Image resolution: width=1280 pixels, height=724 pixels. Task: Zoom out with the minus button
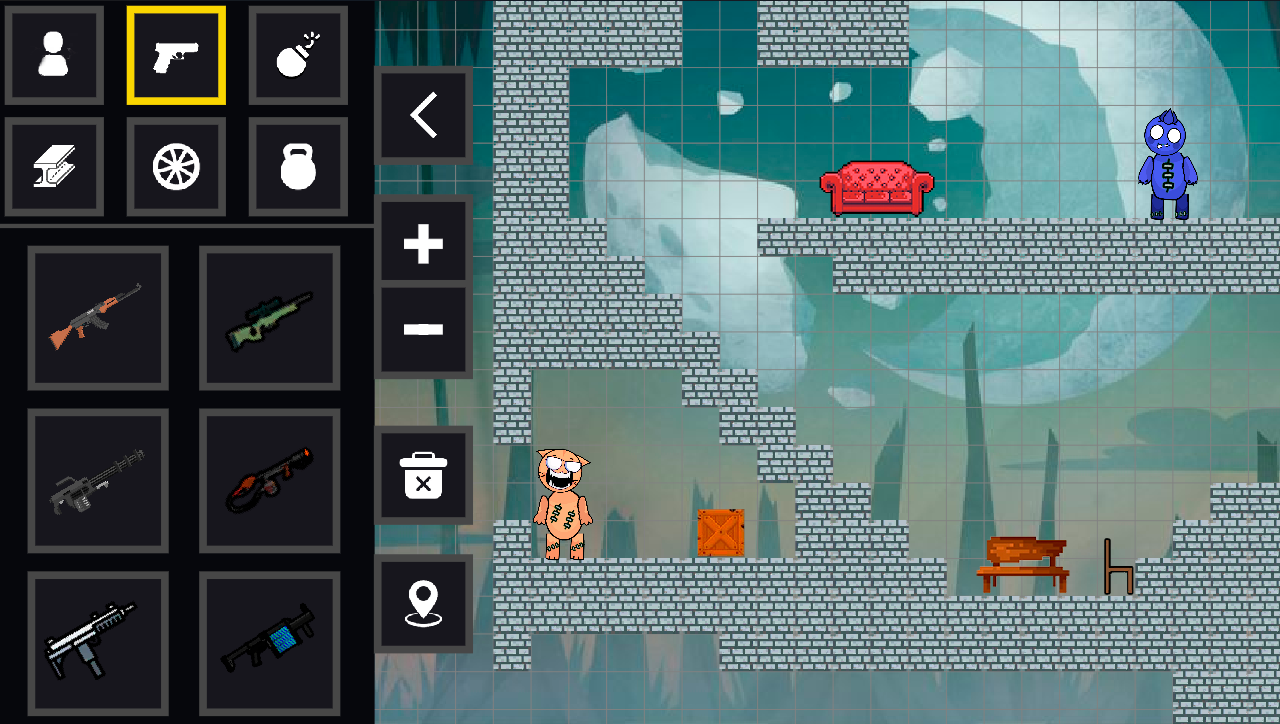[x=423, y=326]
